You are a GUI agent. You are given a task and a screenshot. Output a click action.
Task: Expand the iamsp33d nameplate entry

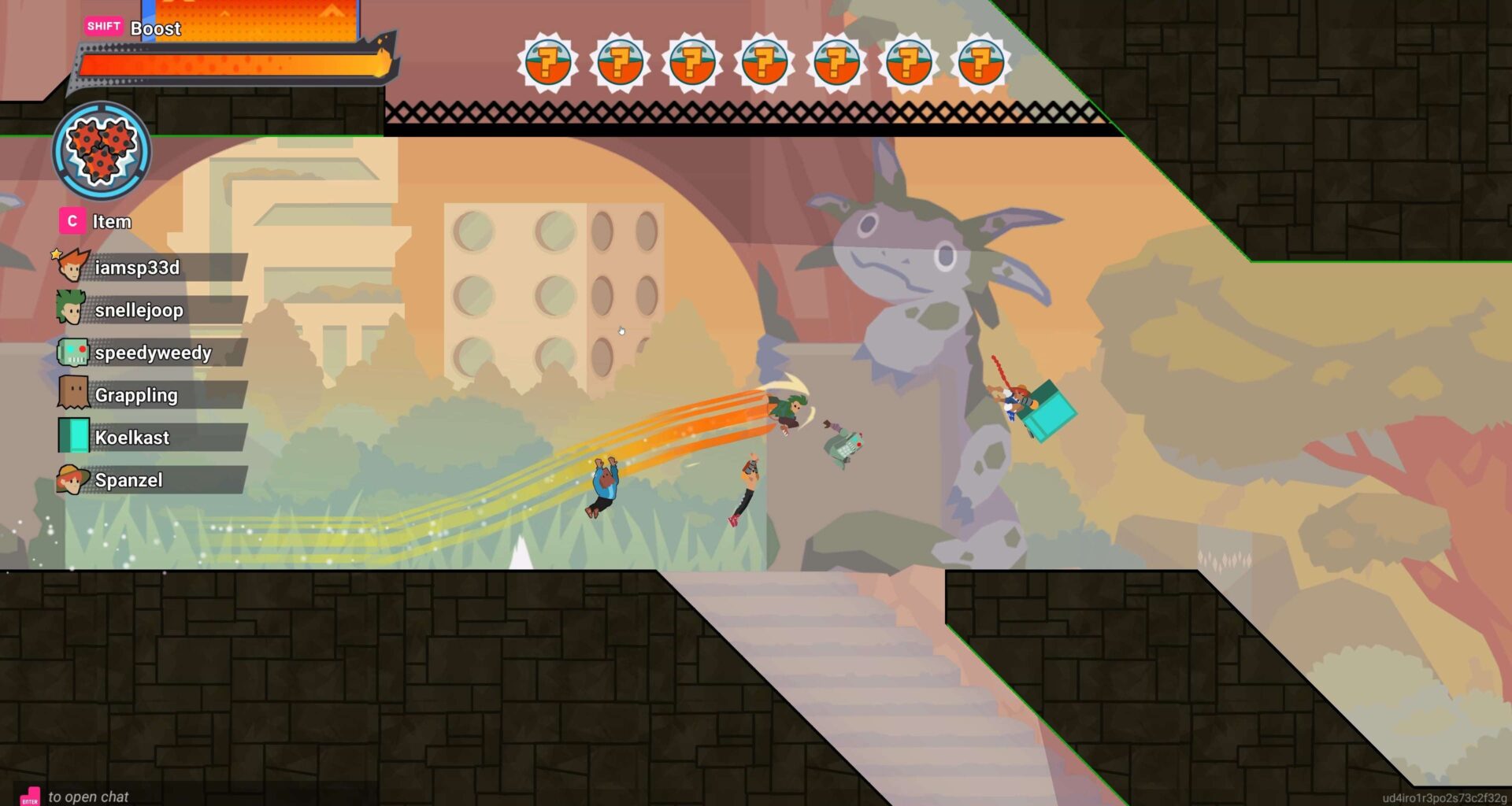coord(150,267)
